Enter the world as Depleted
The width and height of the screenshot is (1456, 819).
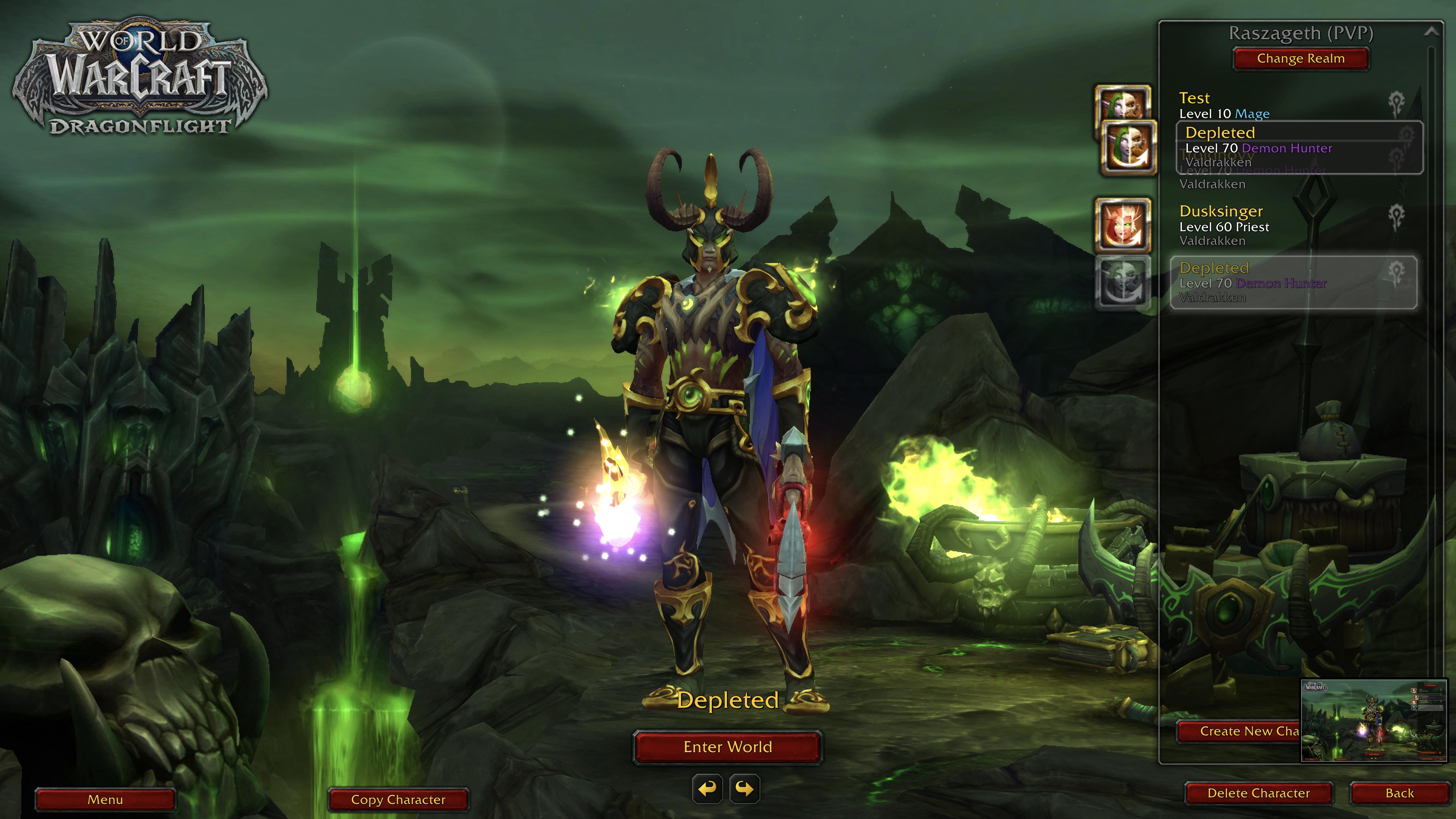click(727, 747)
